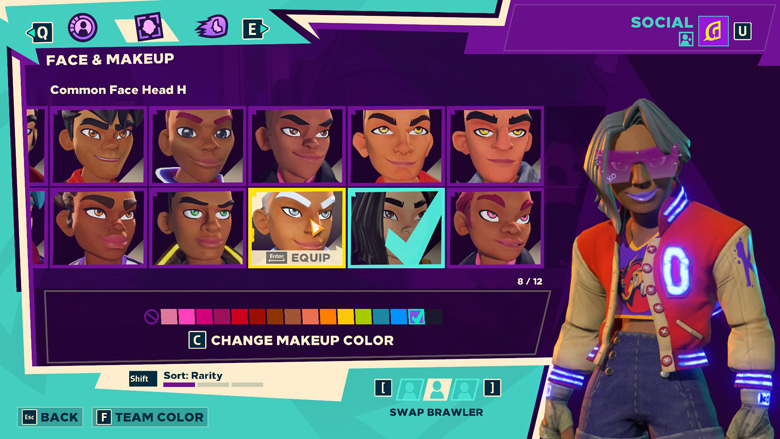Choose the equipped face with the checkmark

[396, 228]
